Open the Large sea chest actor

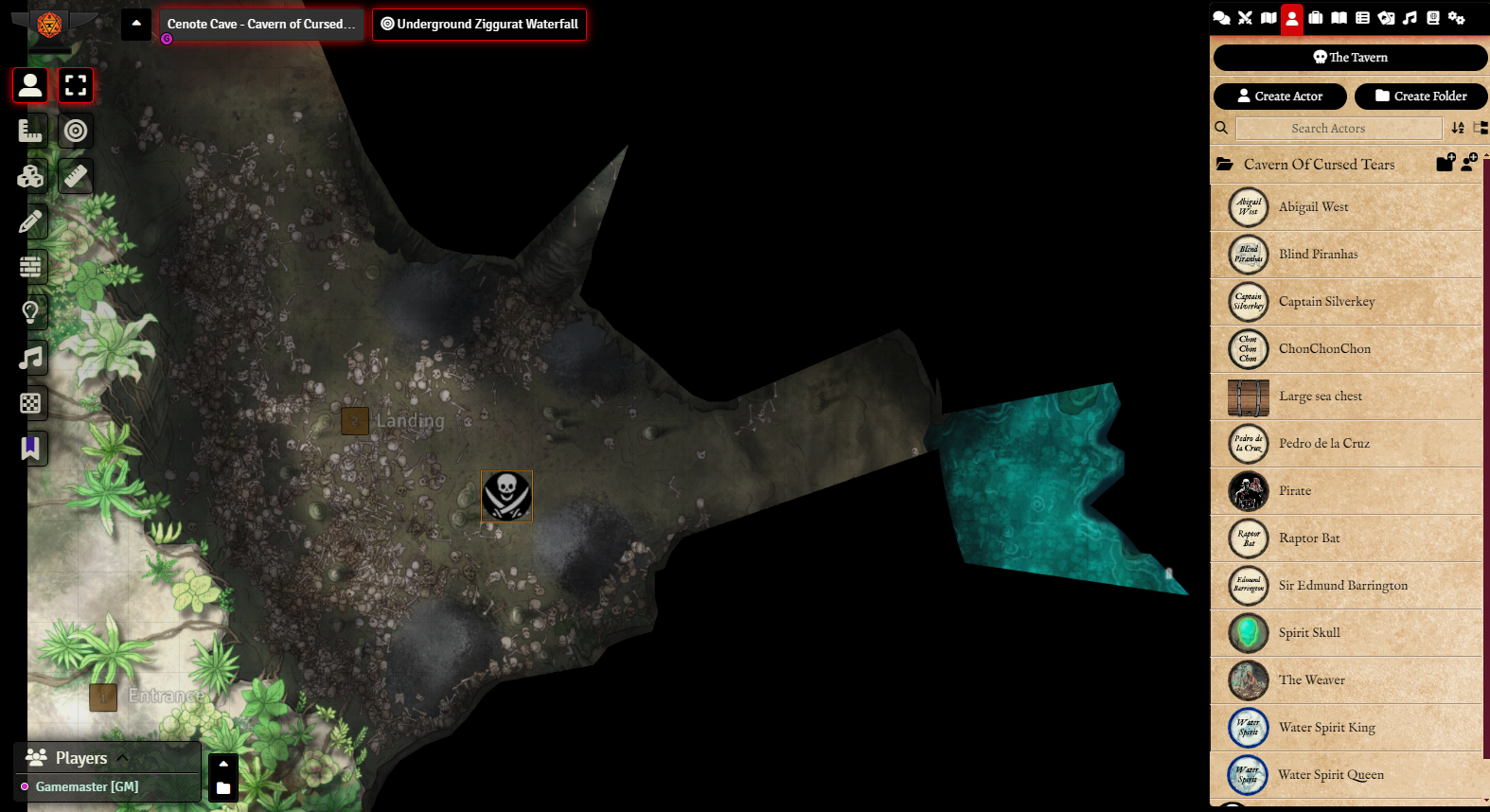(1320, 397)
